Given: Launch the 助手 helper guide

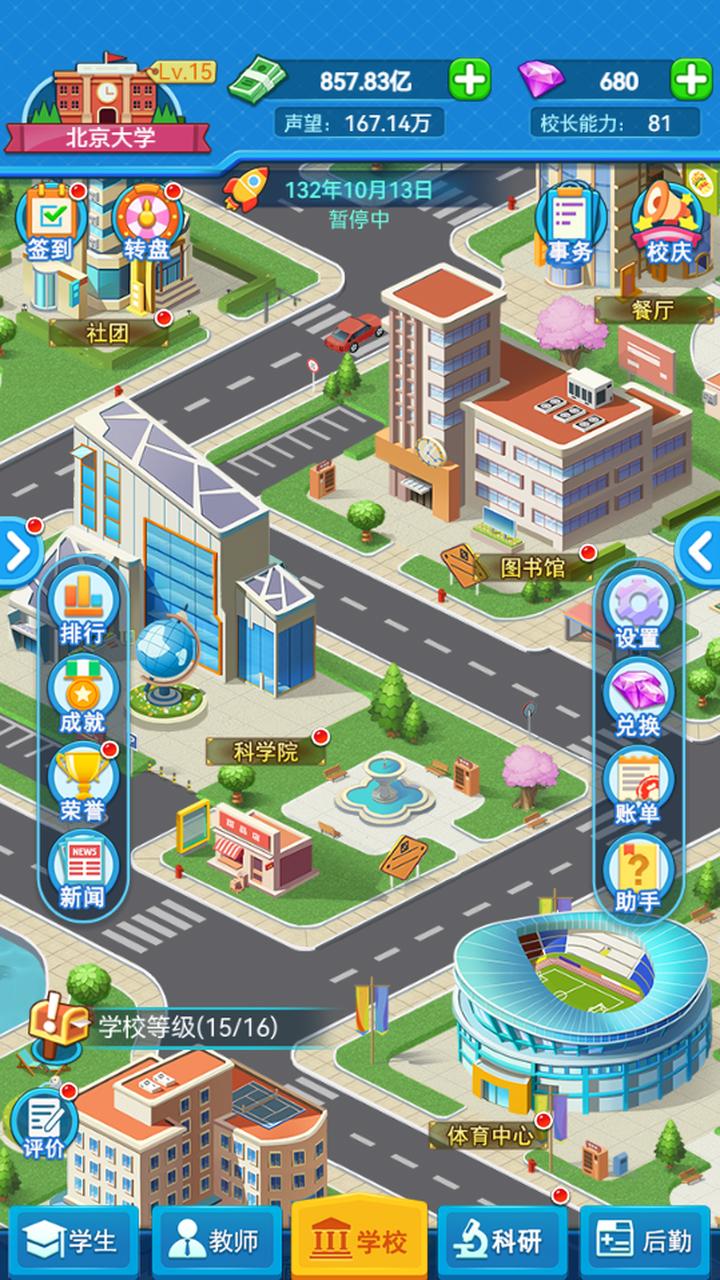Looking at the screenshot, I should point(637,875).
